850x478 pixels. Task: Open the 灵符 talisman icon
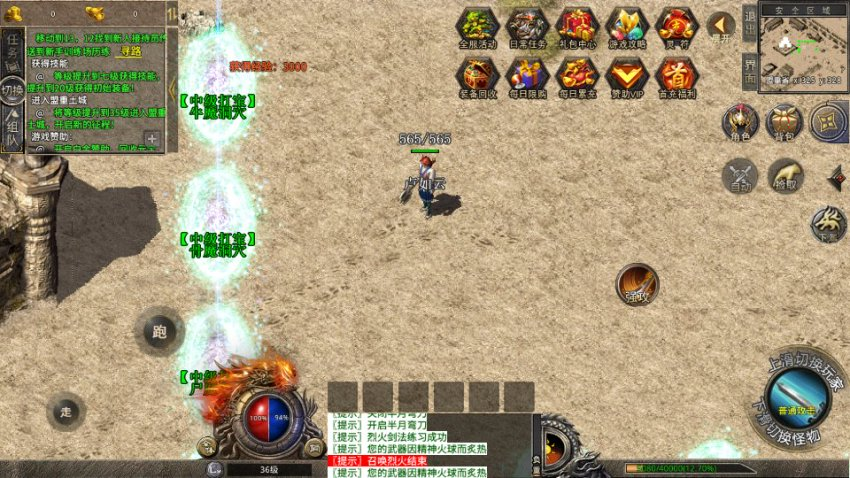[677, 26]
